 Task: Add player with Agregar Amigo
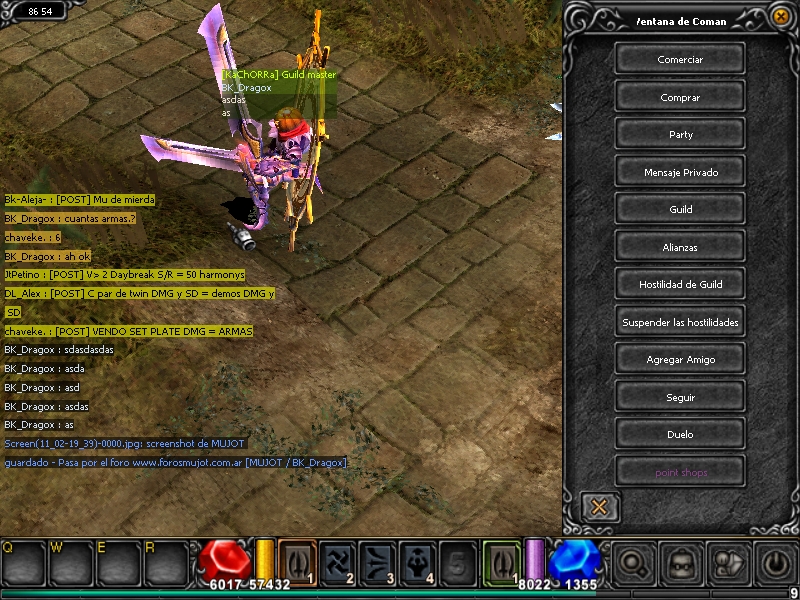[680, 359]
